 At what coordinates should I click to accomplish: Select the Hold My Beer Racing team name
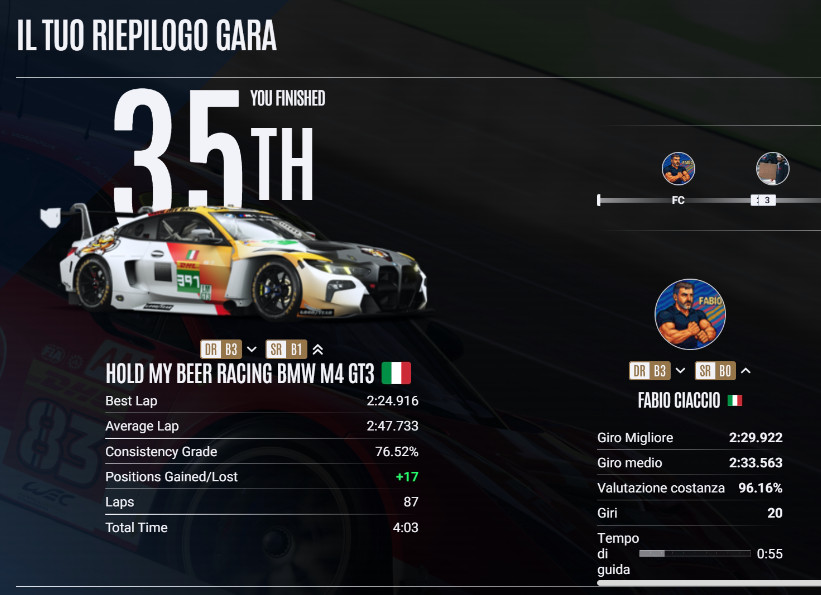click(240, 374)
